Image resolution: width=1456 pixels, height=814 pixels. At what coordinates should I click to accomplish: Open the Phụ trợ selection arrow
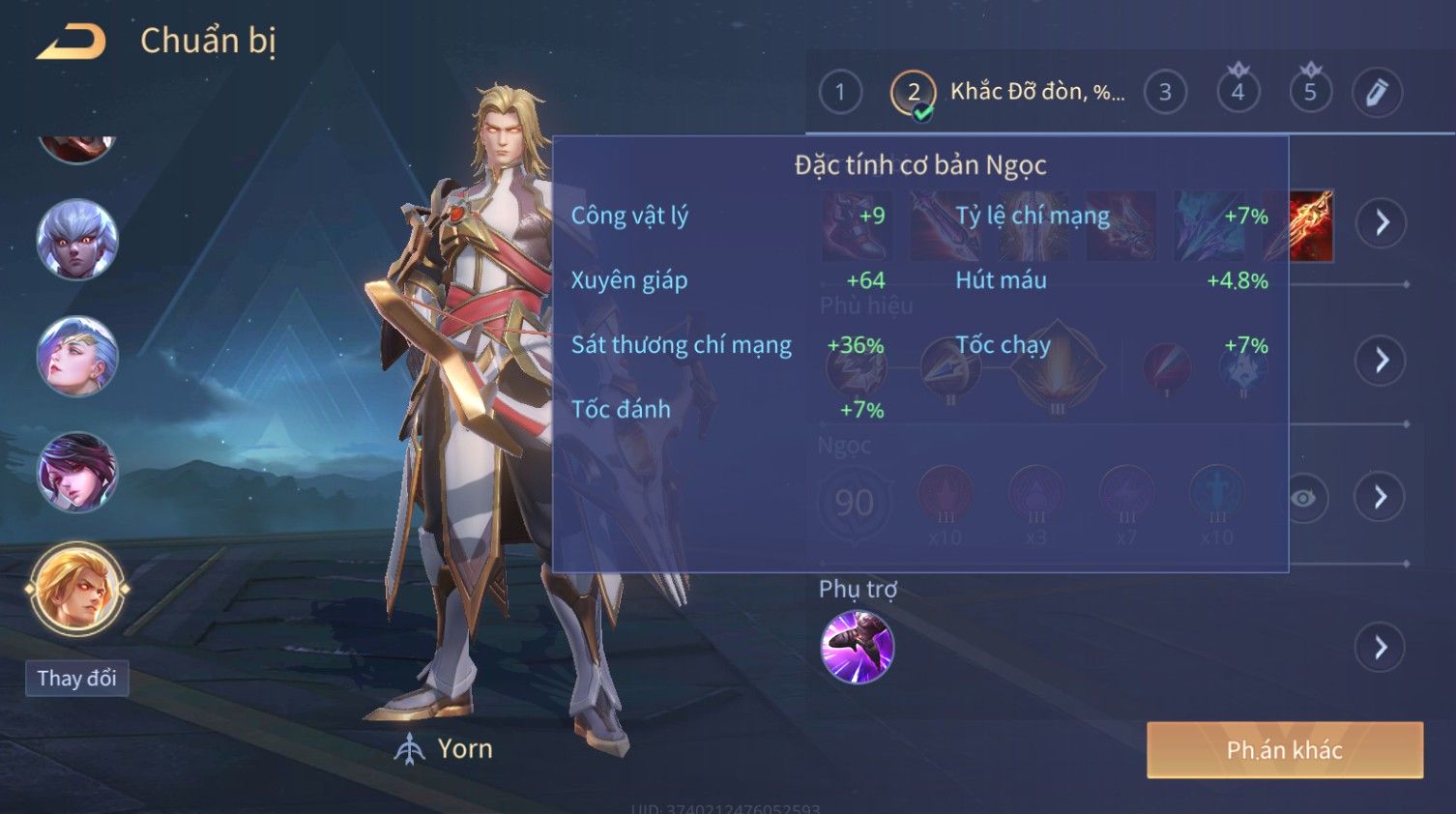(x=1381, y=647)
